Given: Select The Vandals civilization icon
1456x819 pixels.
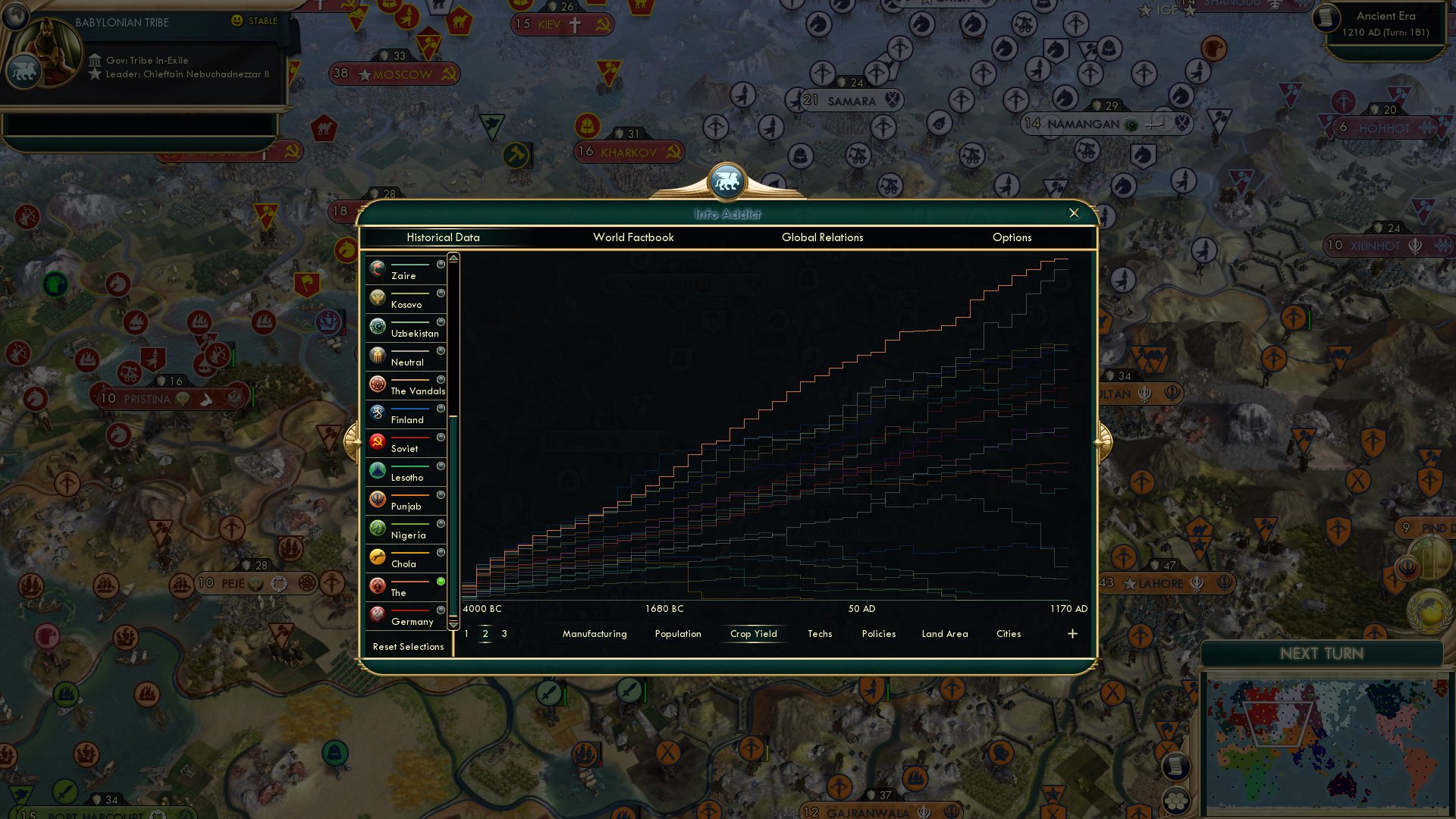Looking at the screenshot, I should (x=377, y=383).
